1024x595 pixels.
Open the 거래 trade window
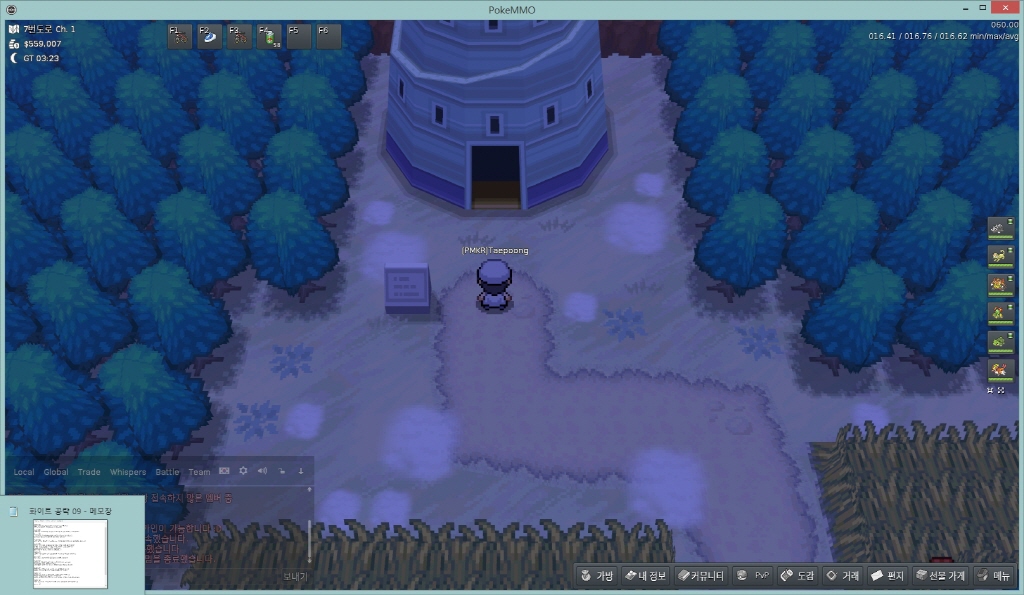[842, 575]
